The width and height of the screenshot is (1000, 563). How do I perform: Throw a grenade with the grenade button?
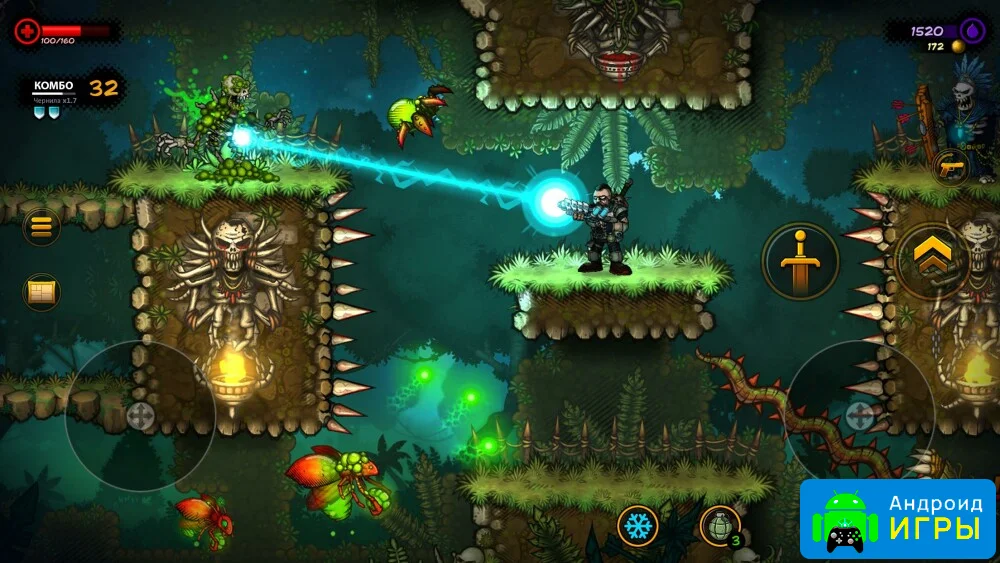coord(720,525)
